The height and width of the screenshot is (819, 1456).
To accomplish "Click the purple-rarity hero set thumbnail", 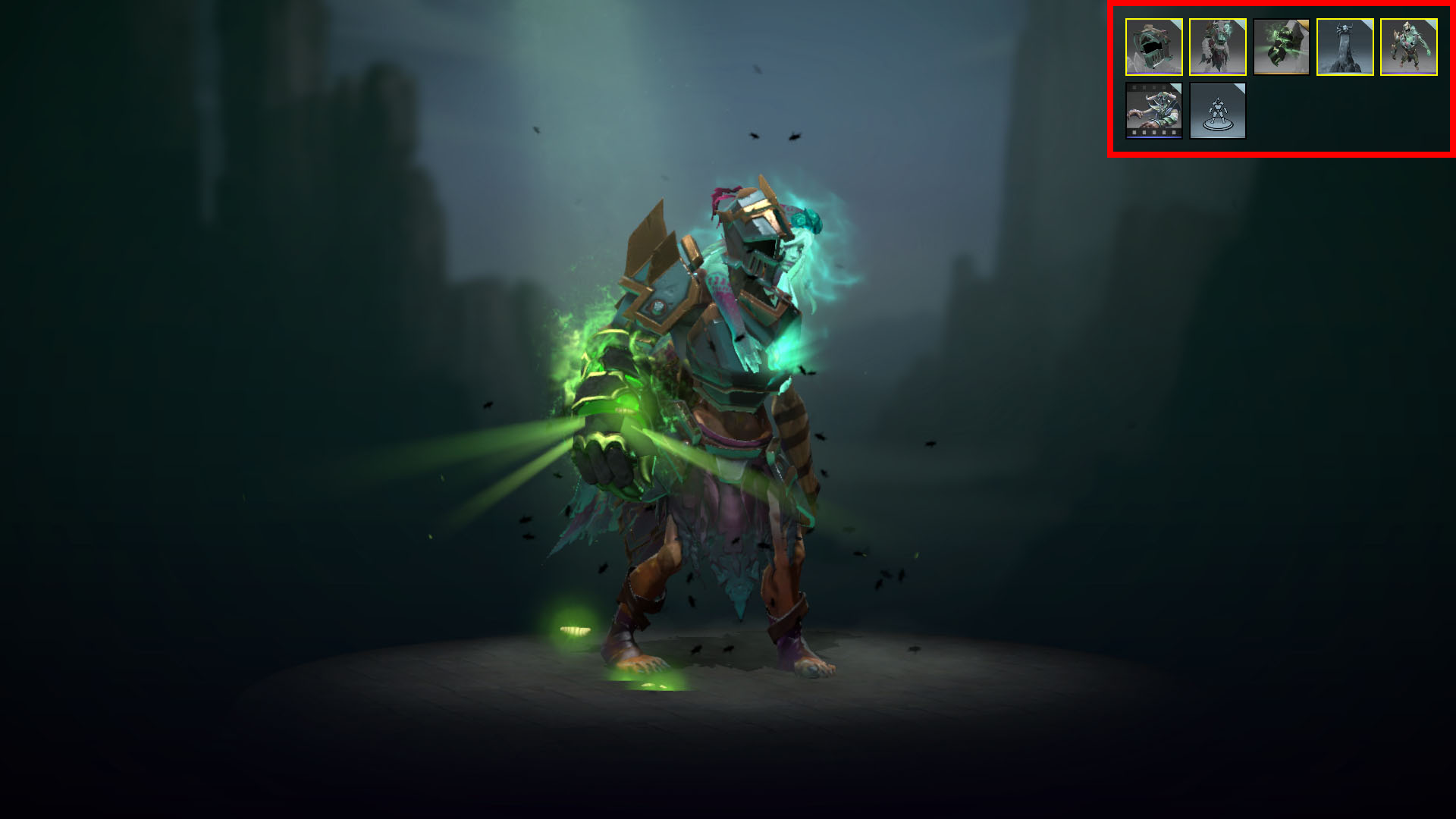I will [x=1410, y=47].
